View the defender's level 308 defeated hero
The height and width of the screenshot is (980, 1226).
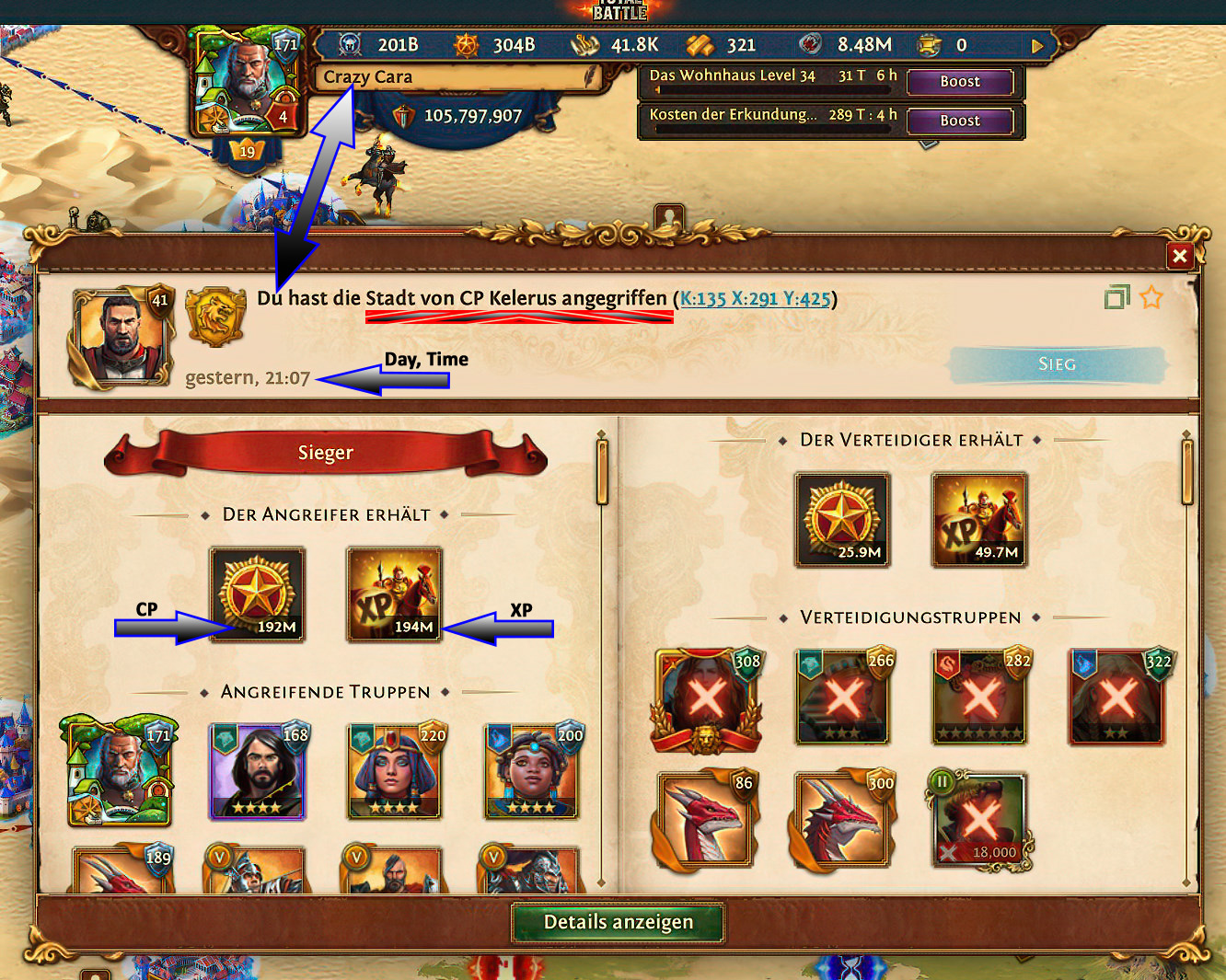click(x=706, y=699)
